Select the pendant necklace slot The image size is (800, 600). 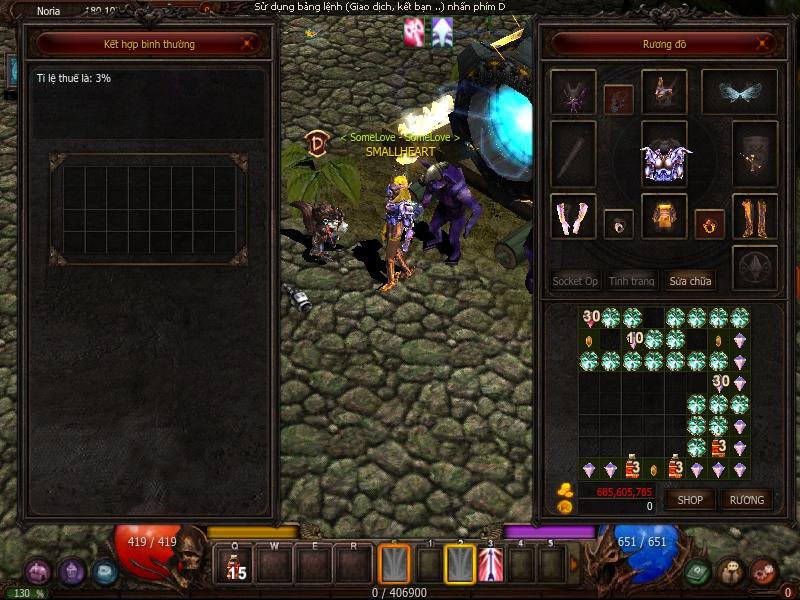[618, 99]
